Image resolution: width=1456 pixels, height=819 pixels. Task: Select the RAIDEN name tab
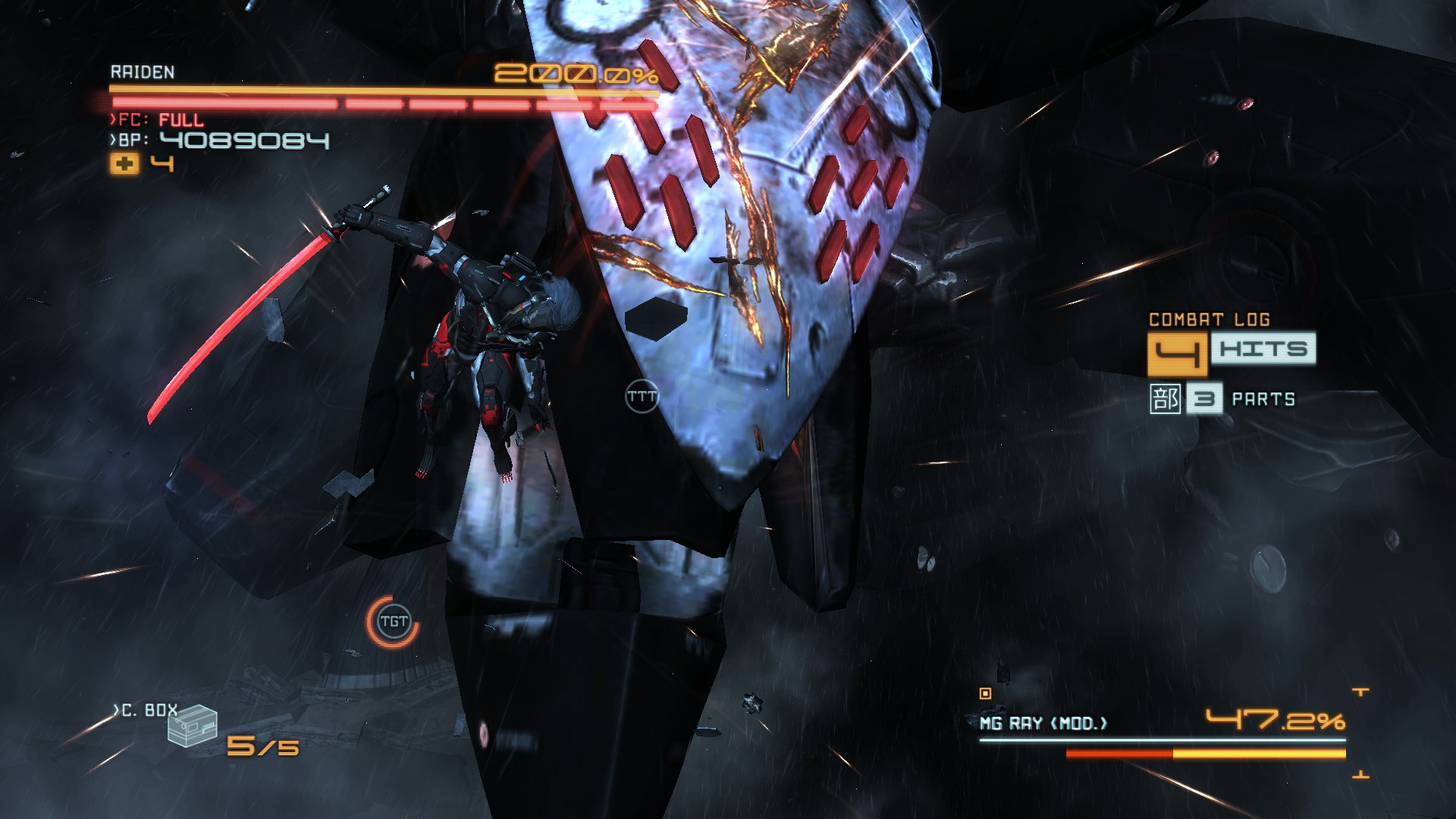[142, 73]
